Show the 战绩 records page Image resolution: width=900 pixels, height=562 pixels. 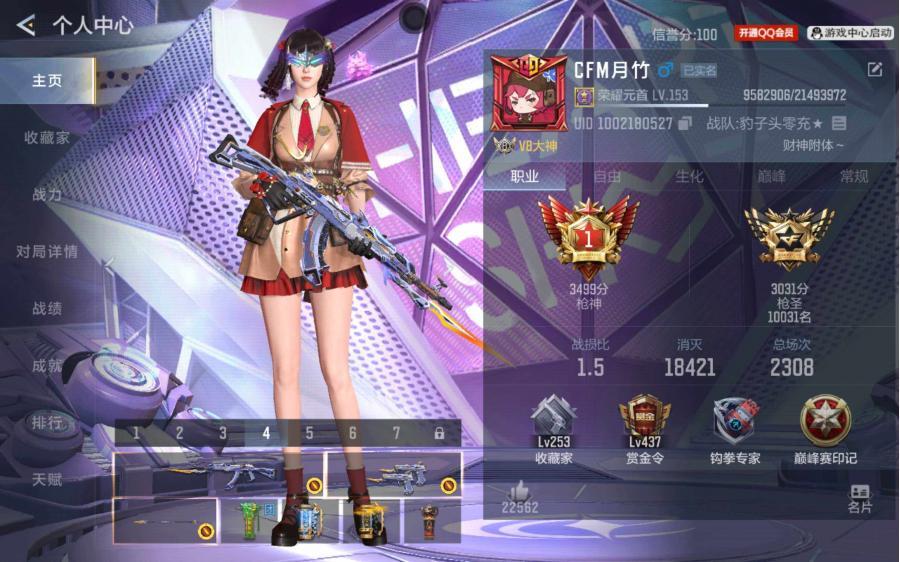47,309
